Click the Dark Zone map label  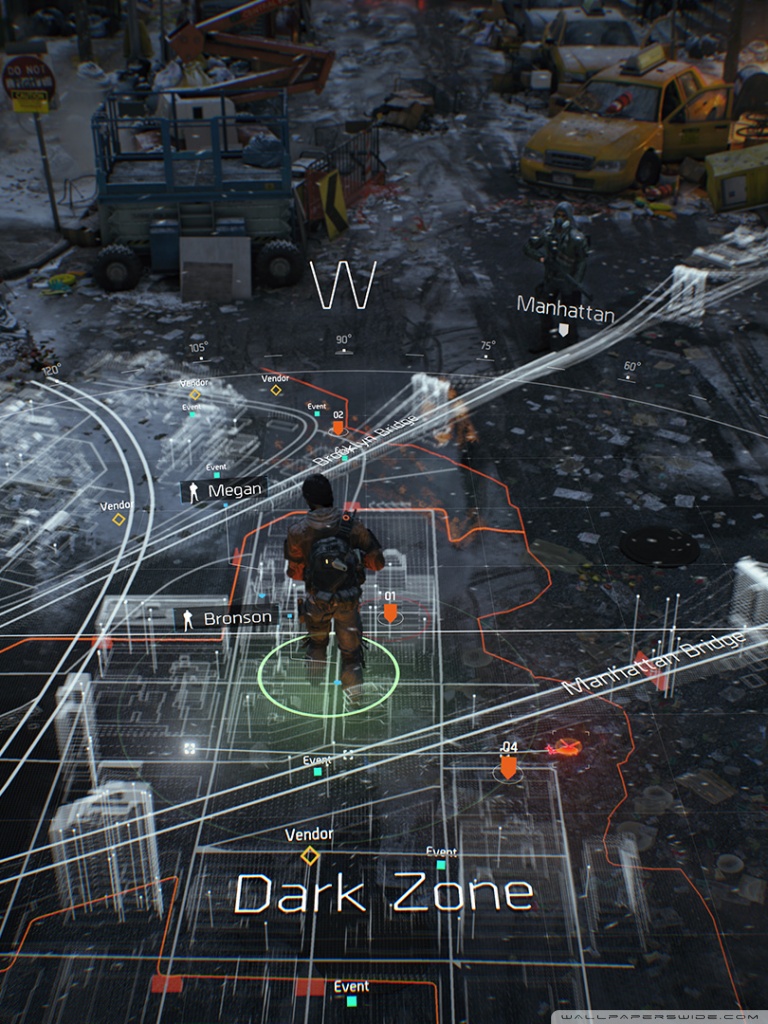(383, 892)
